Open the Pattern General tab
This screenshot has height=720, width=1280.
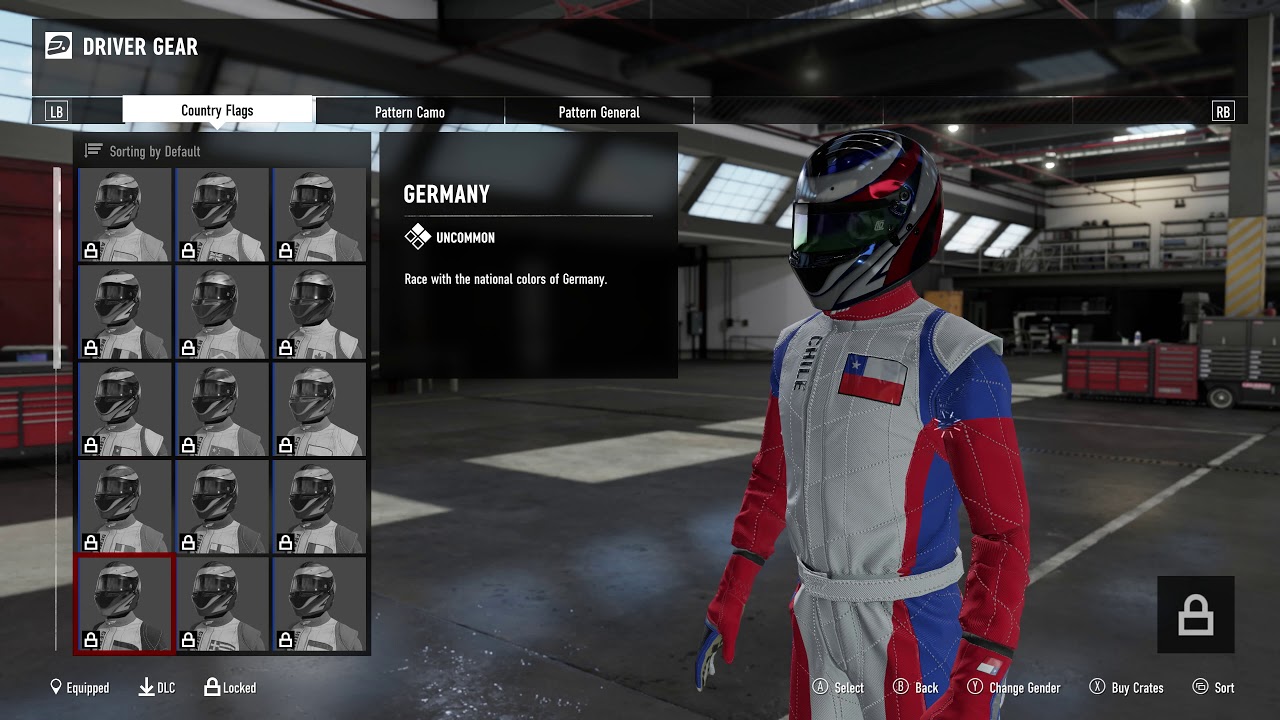[x=598, y=112]
